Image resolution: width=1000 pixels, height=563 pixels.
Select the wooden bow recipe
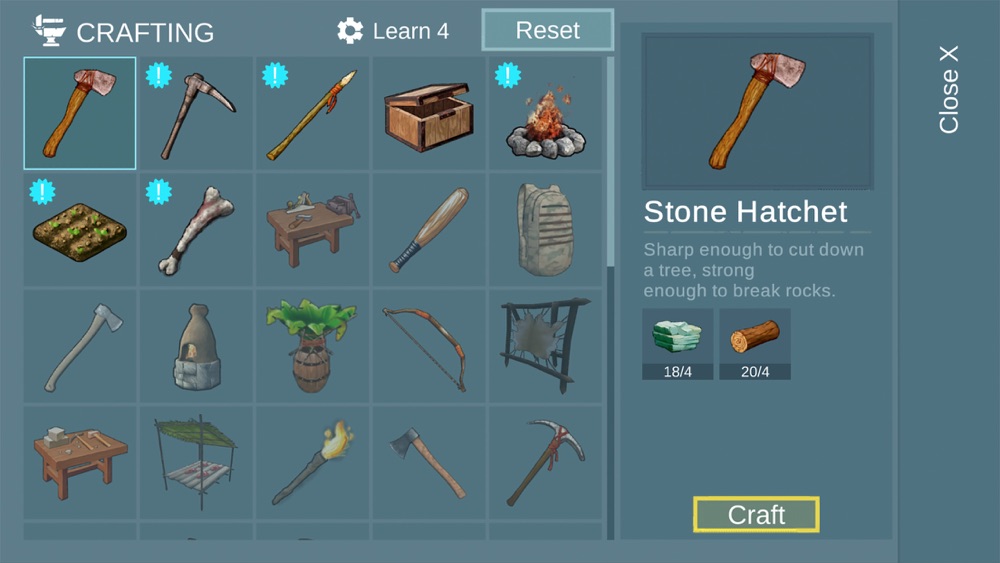coord(428,346)
